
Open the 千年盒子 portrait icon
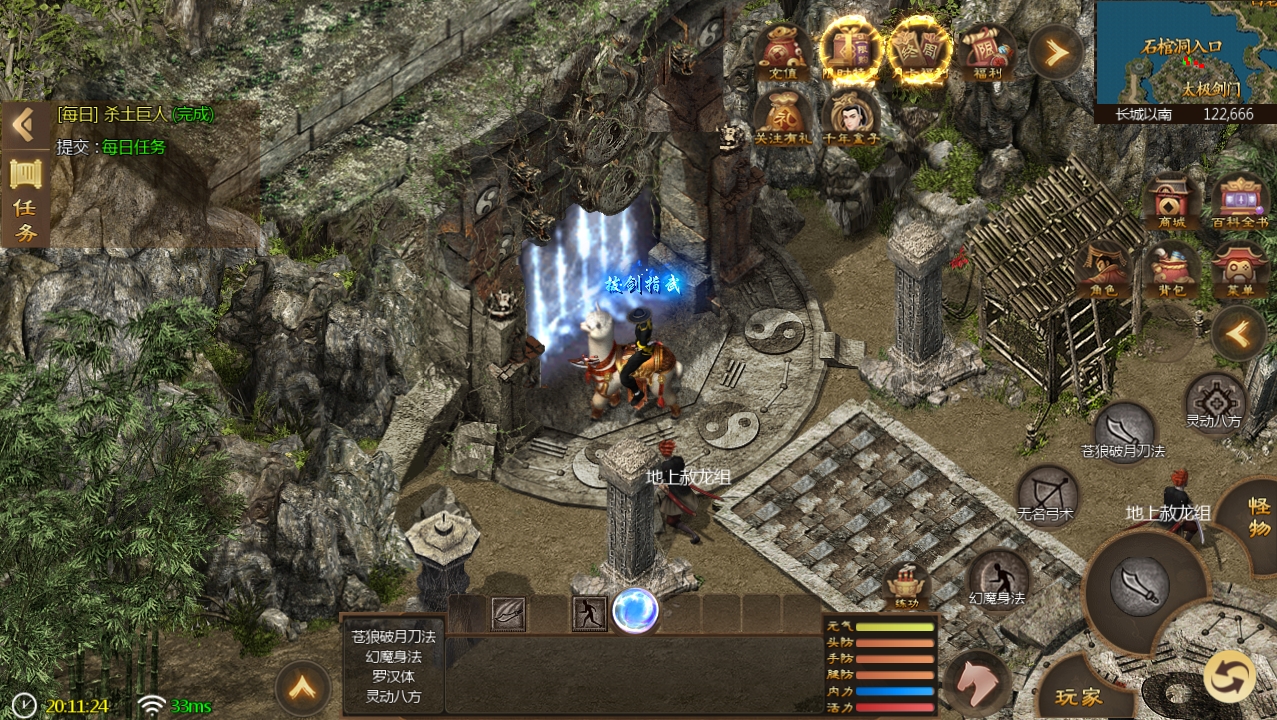[x=852, y=116]
